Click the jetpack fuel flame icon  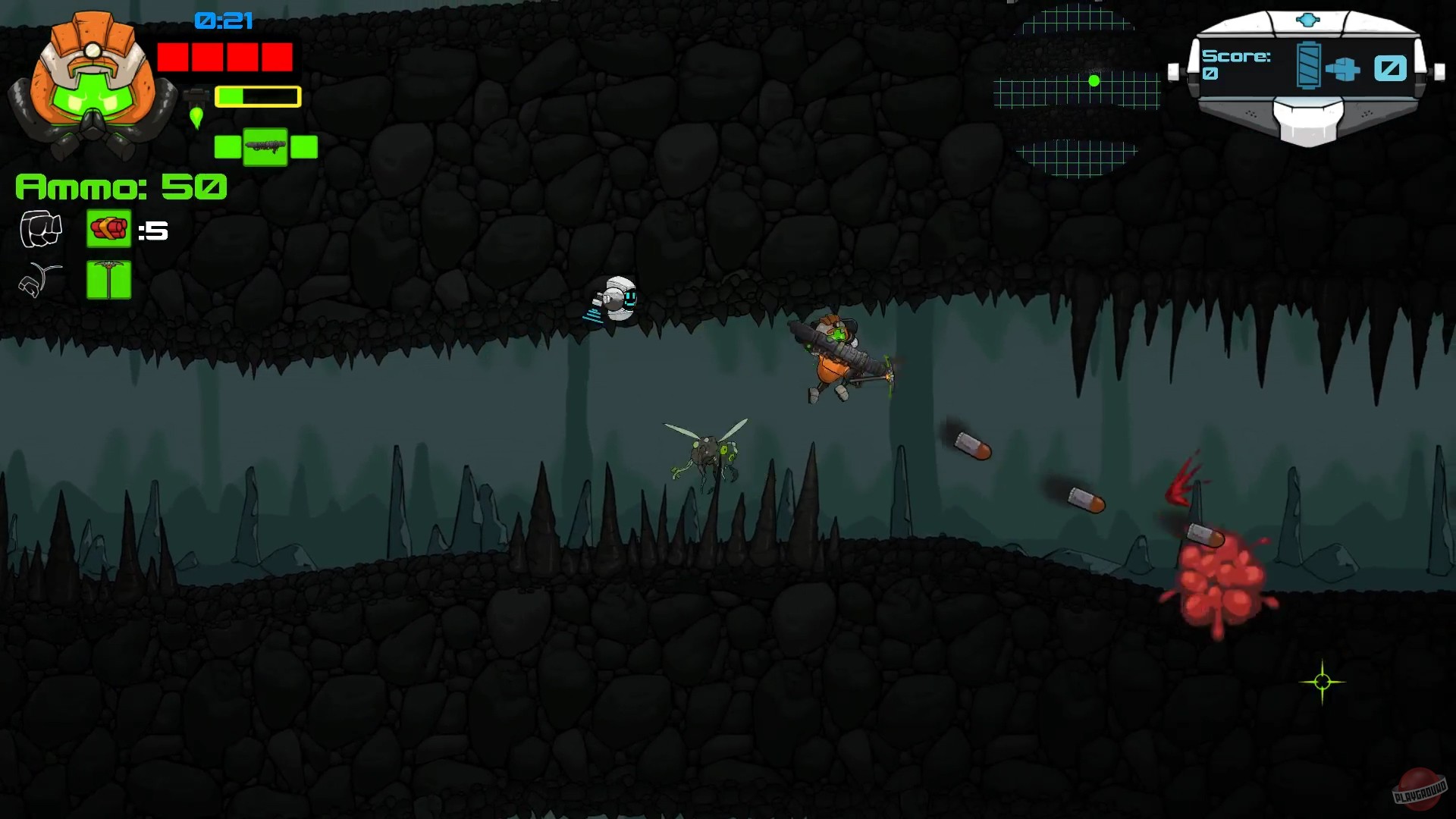[196, 118]
